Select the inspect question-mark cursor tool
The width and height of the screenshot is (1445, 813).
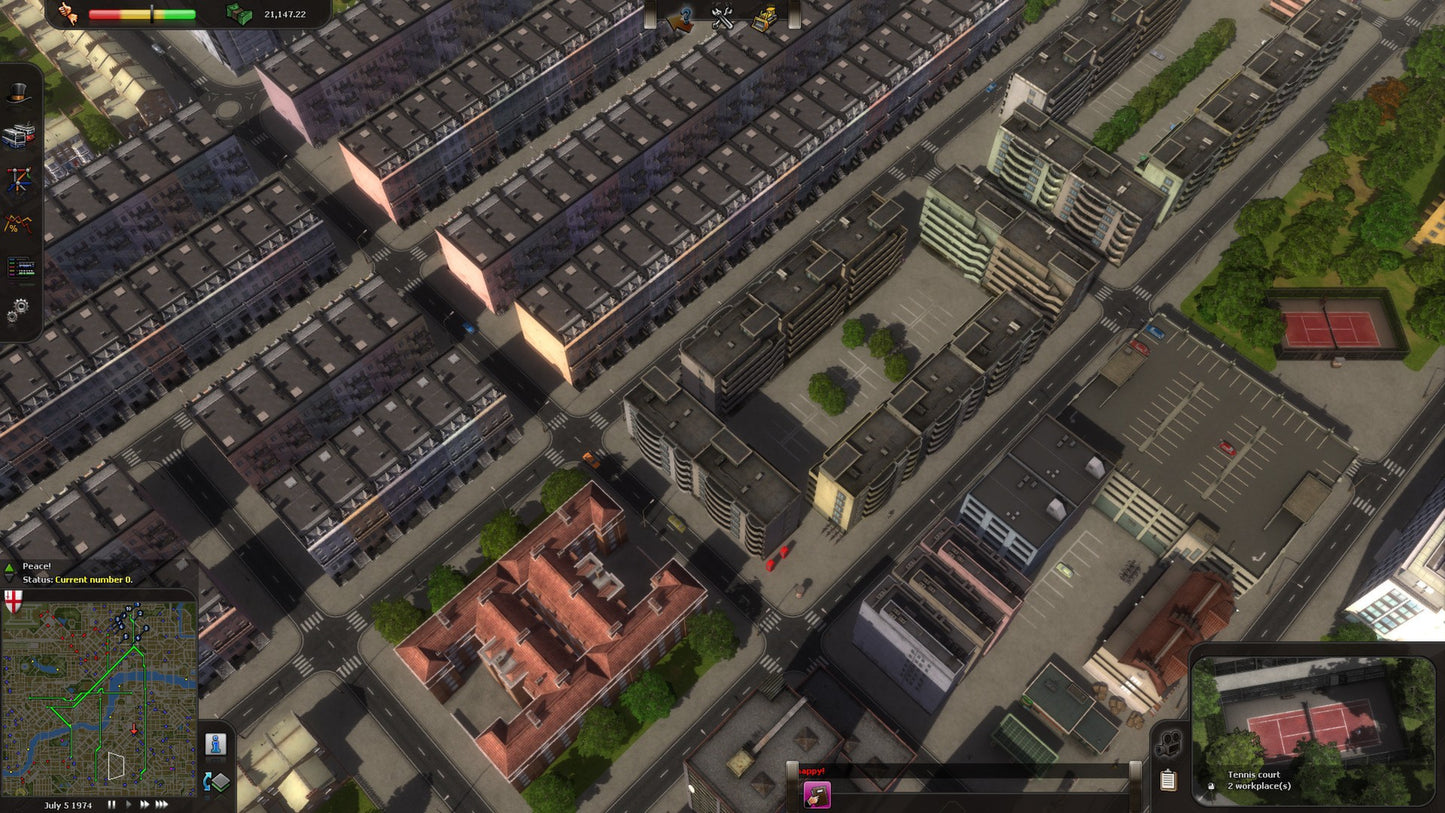[680, 17]
